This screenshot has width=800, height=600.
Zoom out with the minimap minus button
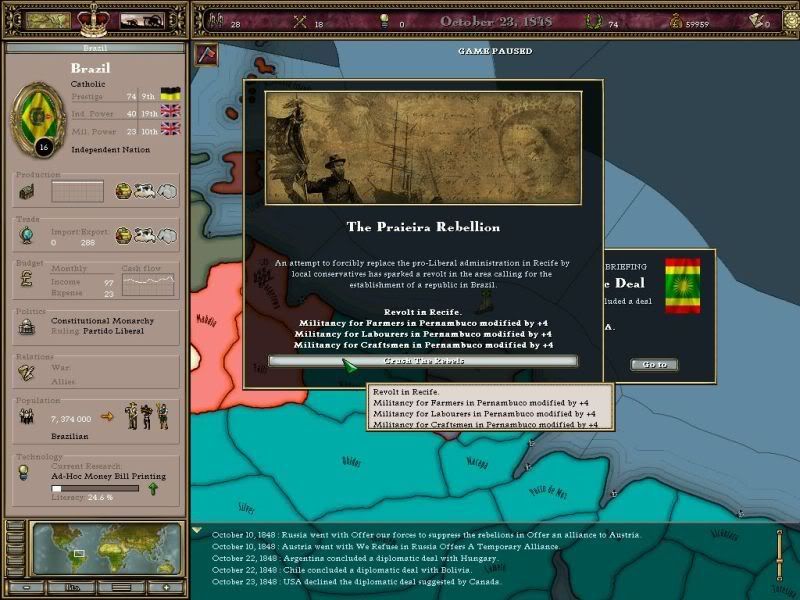click(27, 586)
